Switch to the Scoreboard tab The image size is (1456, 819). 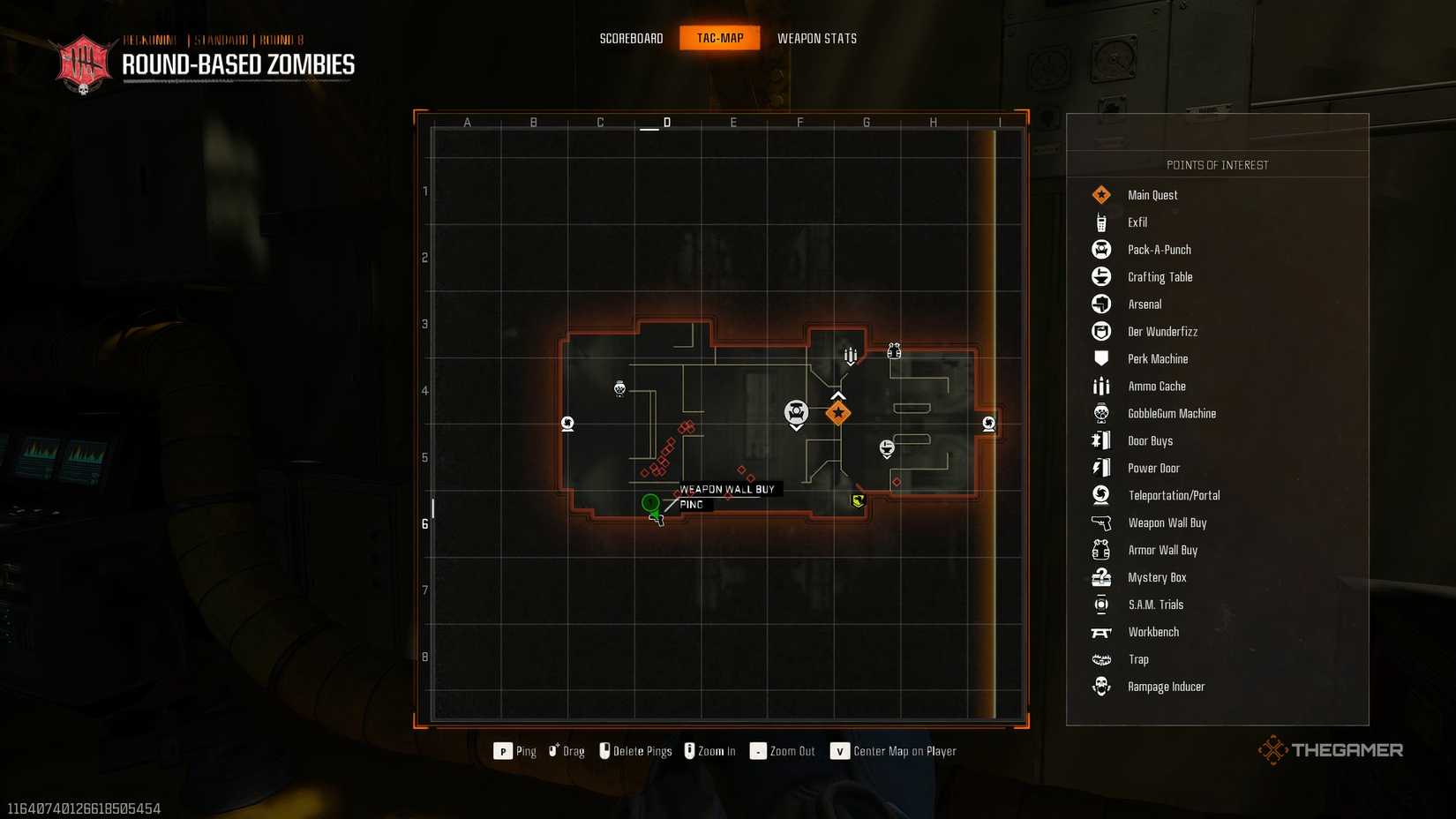click(631, 38)
